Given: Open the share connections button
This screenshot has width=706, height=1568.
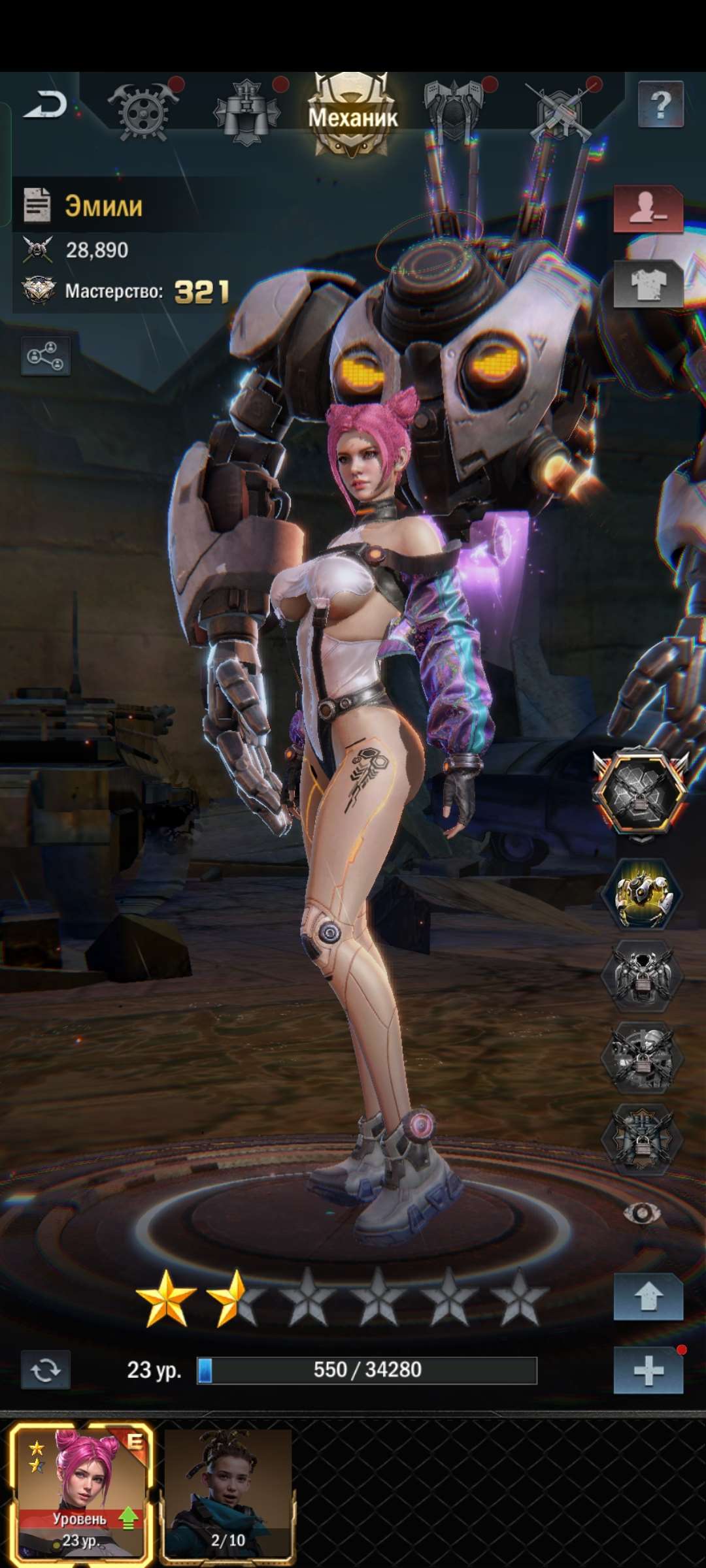Looking at the screenshot, I should pos(45,356).
